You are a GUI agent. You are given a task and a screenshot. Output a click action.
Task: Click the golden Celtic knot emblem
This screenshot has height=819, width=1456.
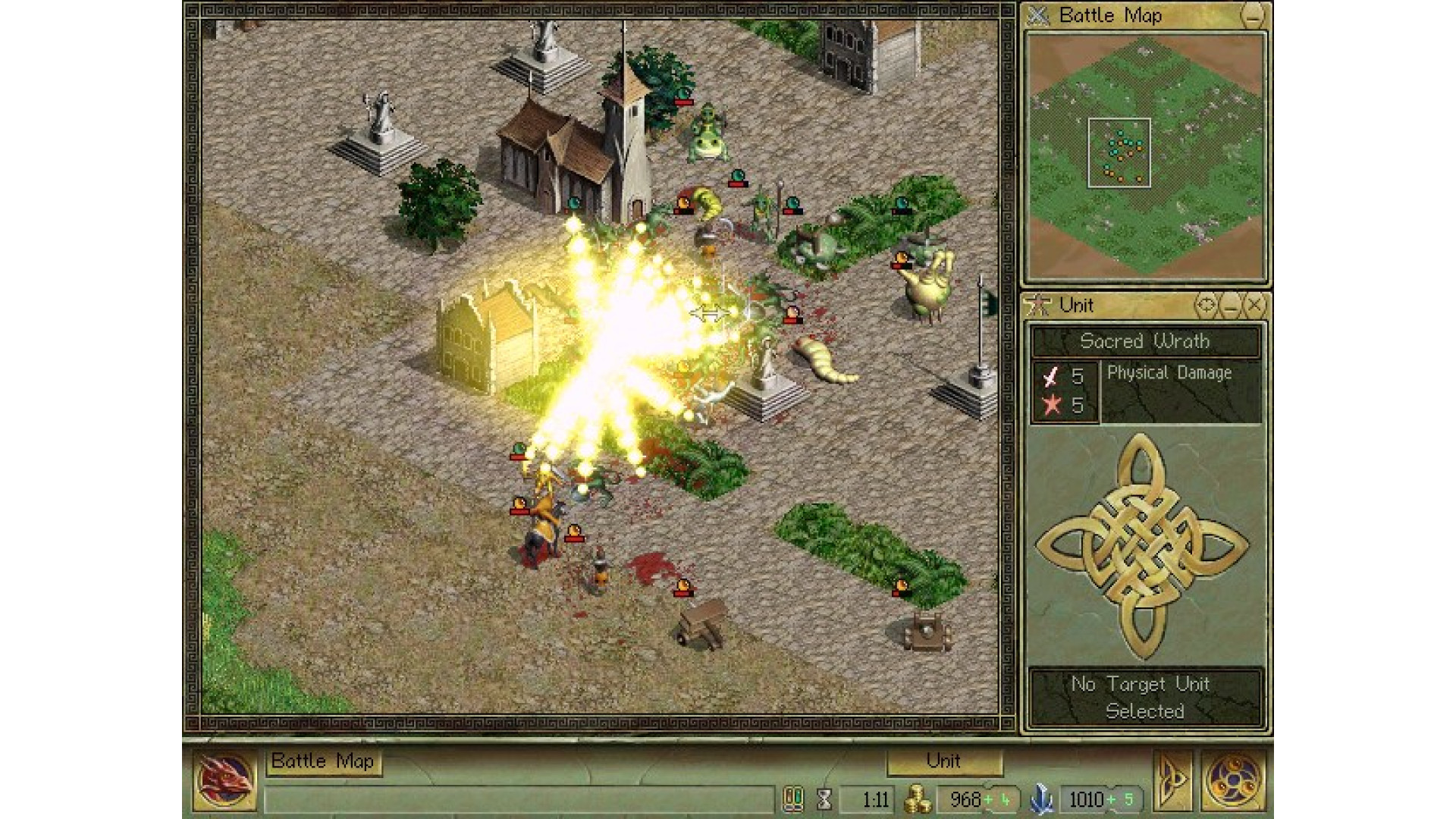point(1144,544)
